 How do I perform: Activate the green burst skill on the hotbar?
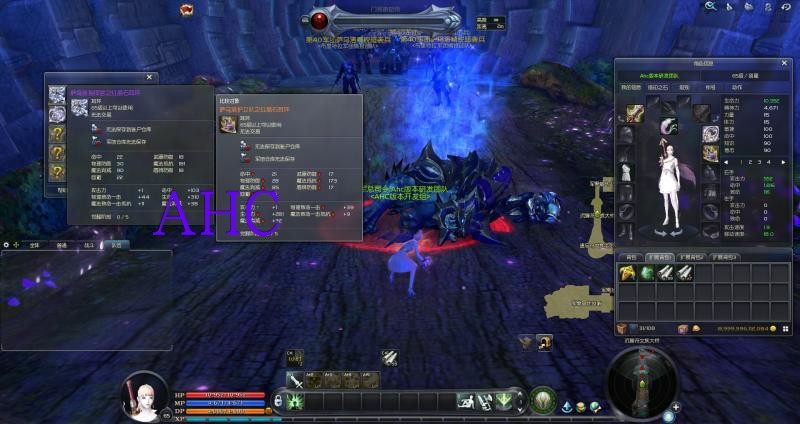click(x=296, y=401)
